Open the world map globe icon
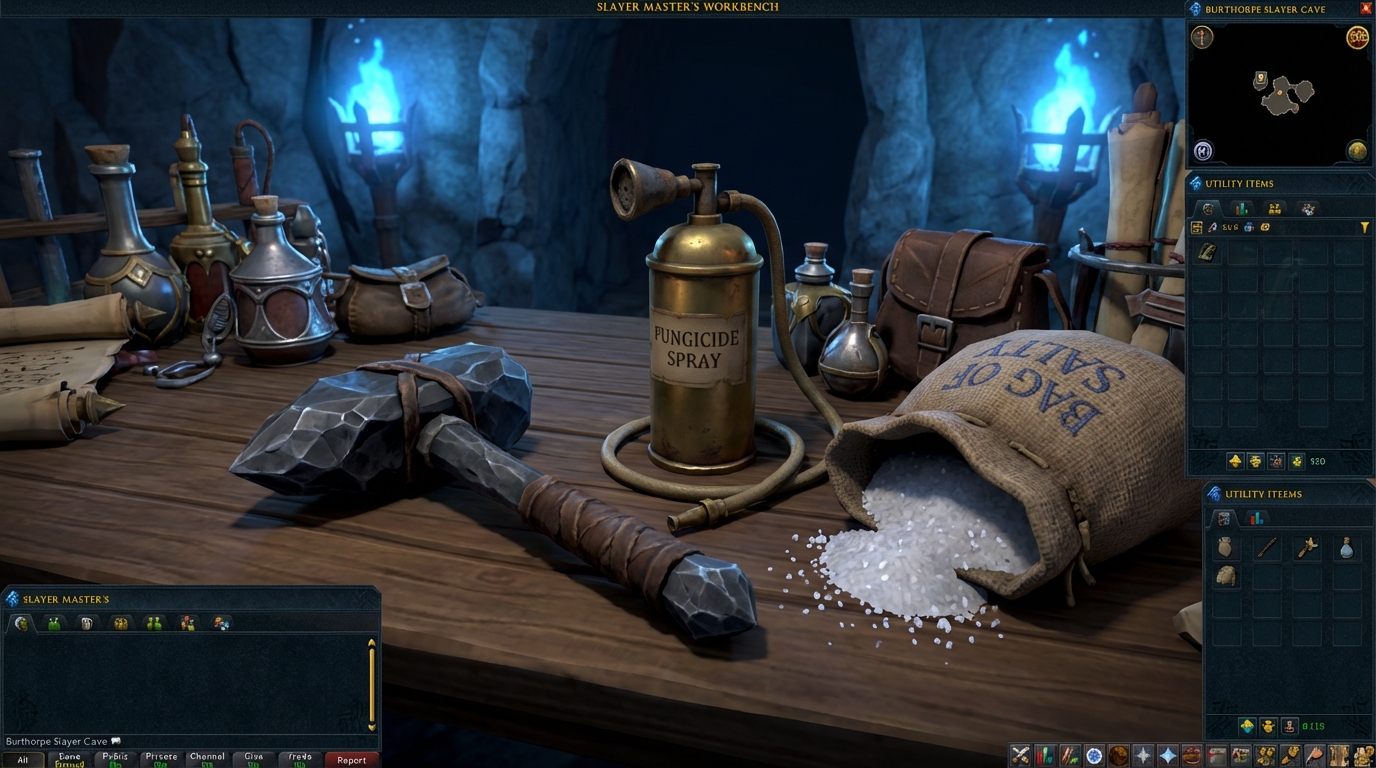The width and height of the screenshot is (1376, 768). (x=1357, y=151)
